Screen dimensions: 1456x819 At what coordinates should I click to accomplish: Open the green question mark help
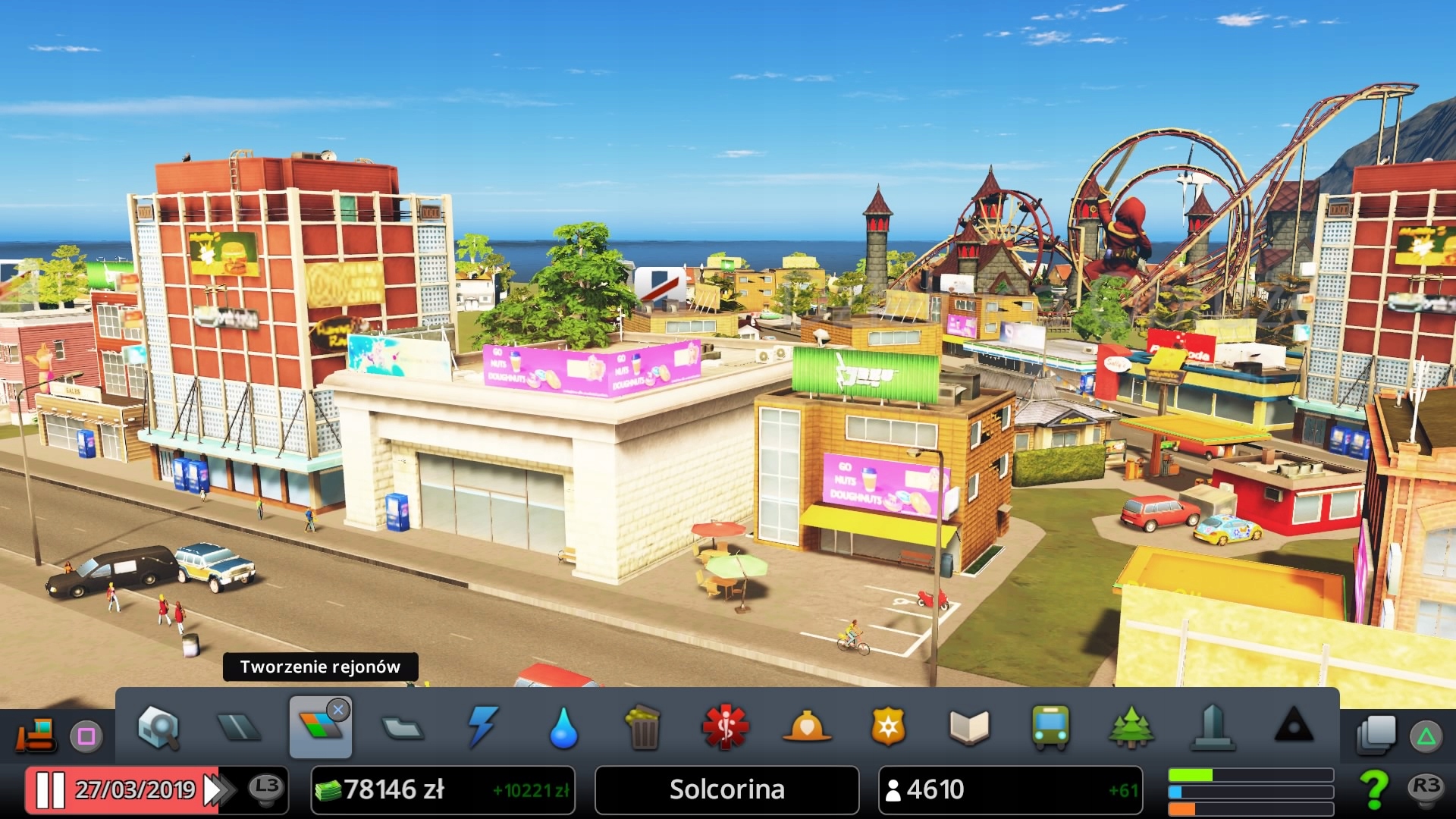point(1373,789)
